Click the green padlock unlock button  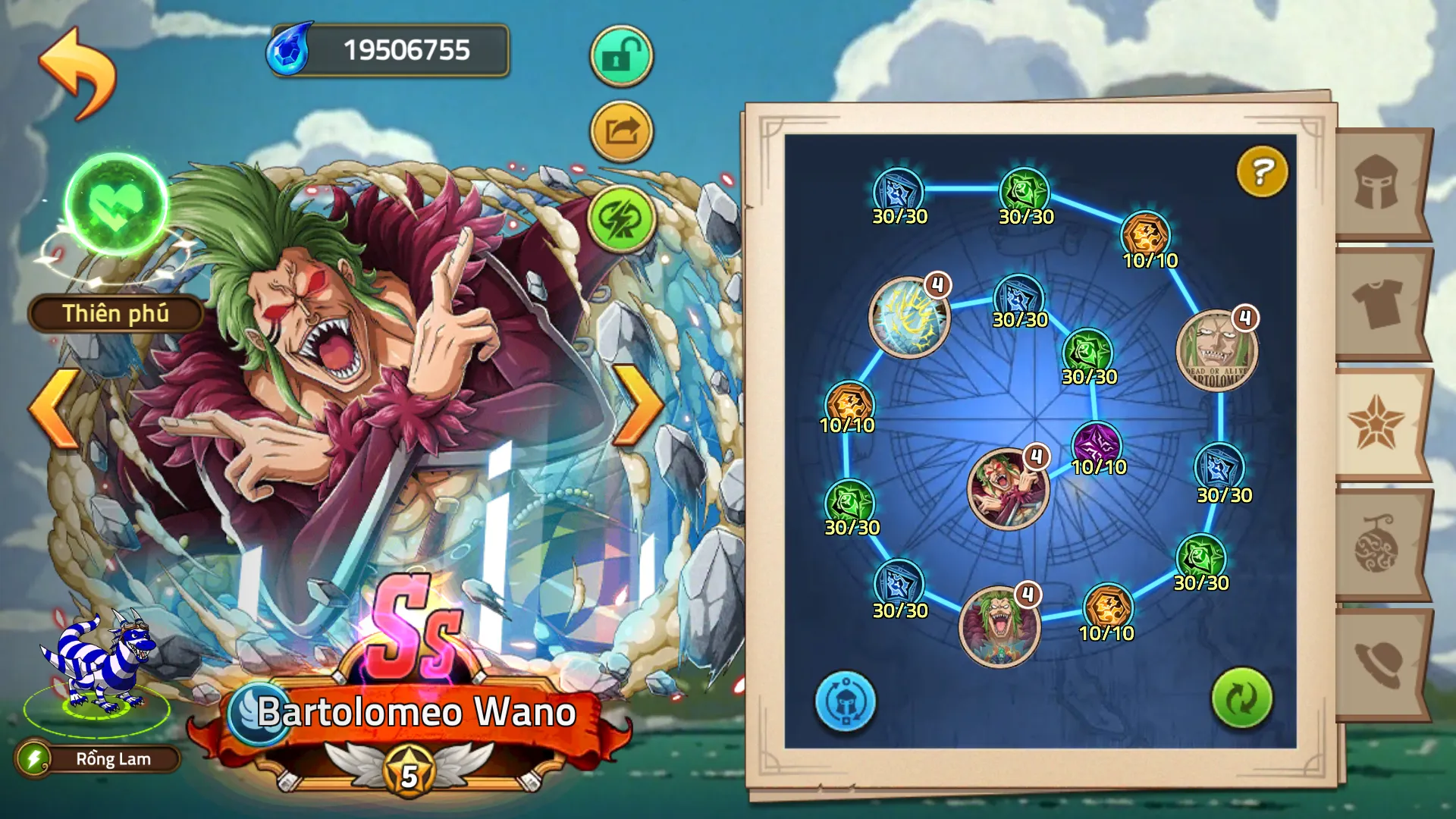(x=621, y=56)
